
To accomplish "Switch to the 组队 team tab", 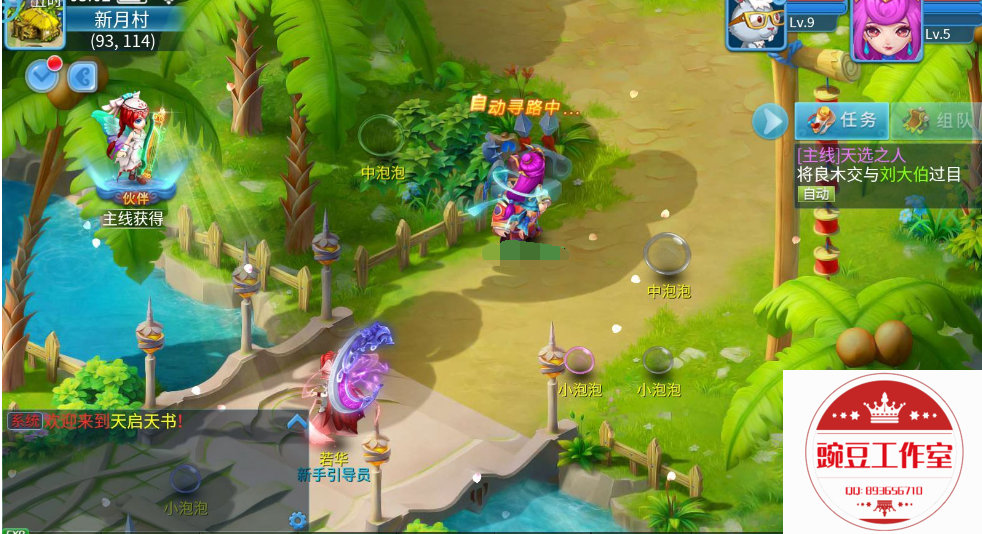I will point(937,122).
